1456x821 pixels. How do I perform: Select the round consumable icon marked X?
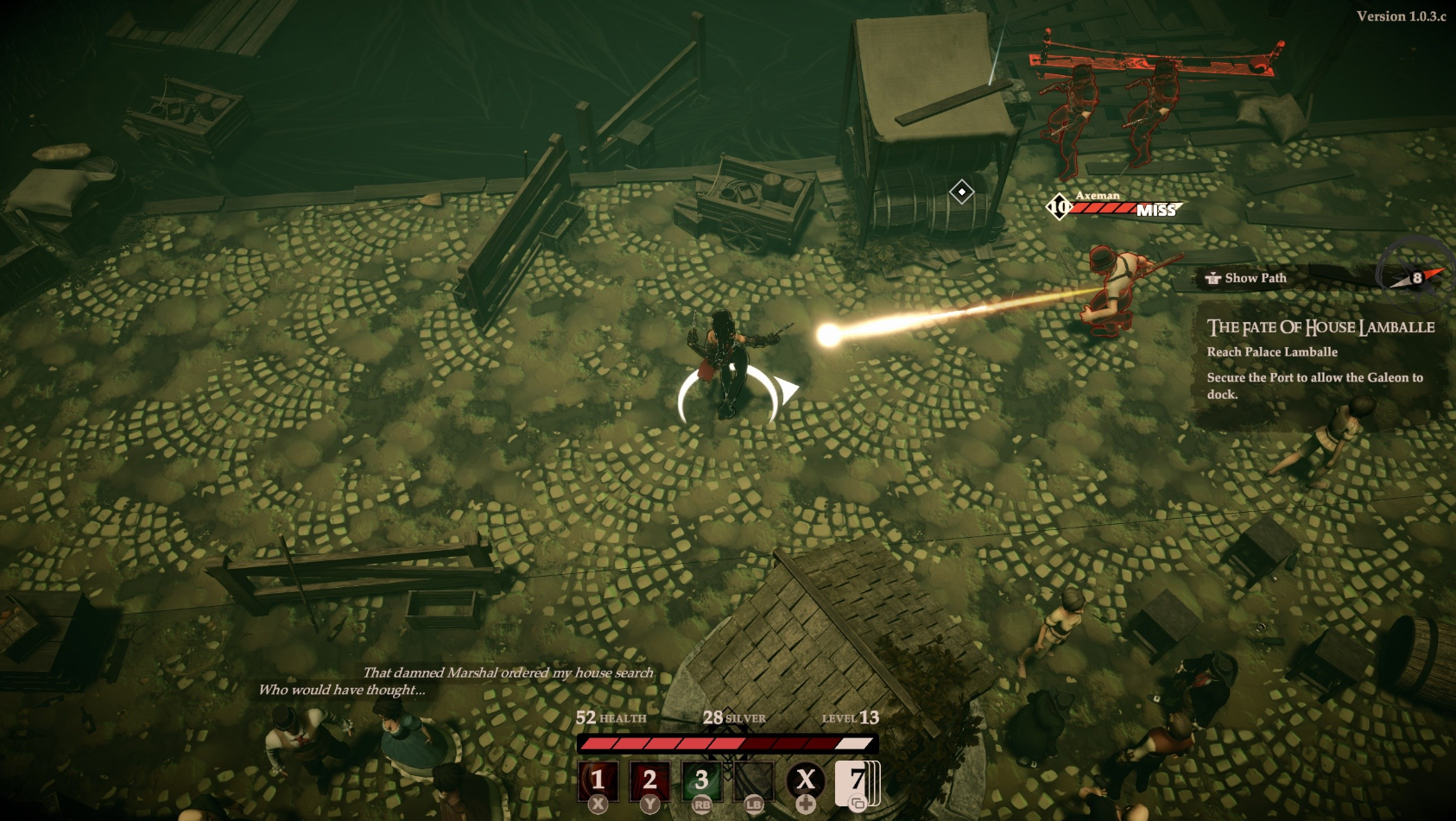pyautogui.click(x=805, y=780)
